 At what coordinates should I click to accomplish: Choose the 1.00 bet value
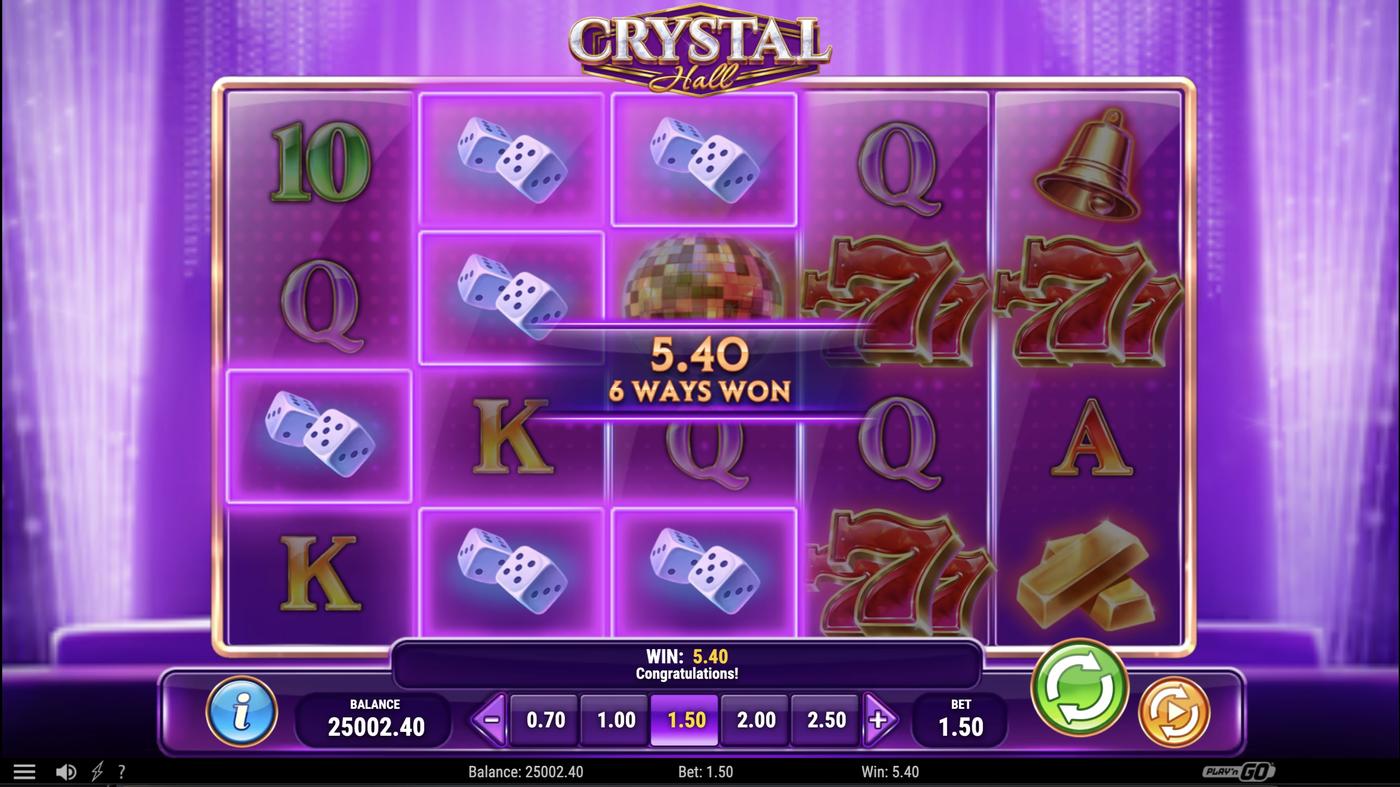point(614,719)
